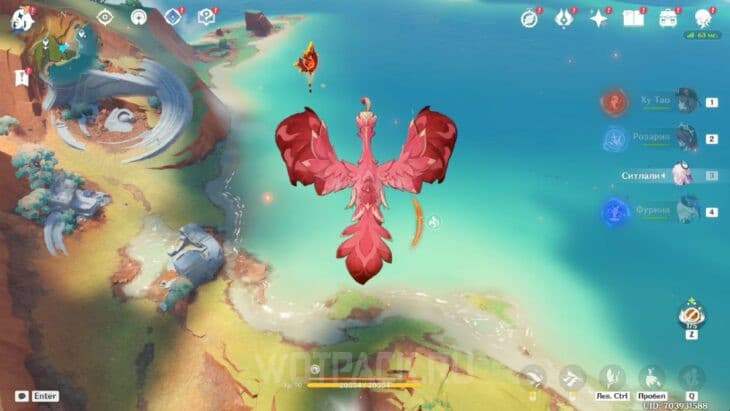Viewport: 730px width, 411px height.
Task: Activate the feather skill above Лев. Ctrl
Action: 610,376
